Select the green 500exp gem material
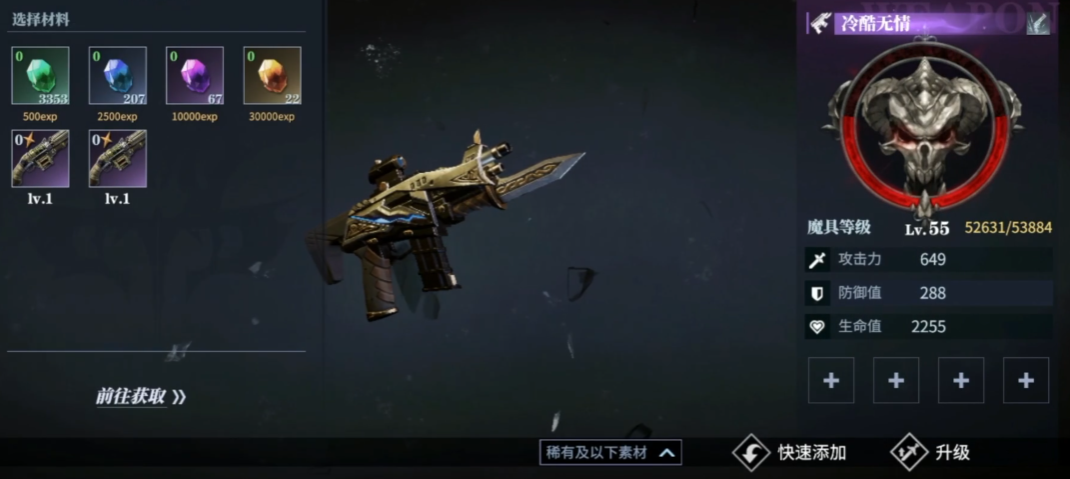Image resolution: width=1070 pixels, height=479 pixels. [40, 76]
